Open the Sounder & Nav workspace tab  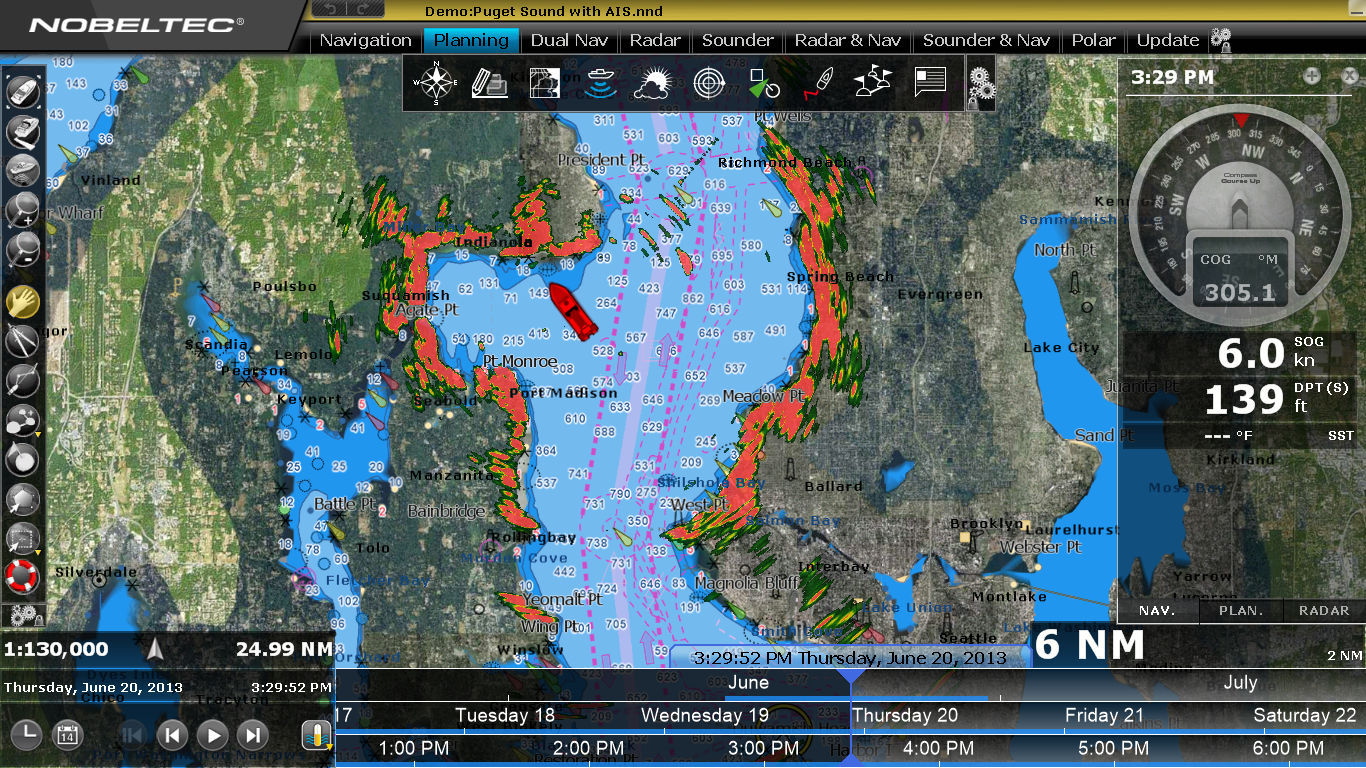click(x=986, y=41)
